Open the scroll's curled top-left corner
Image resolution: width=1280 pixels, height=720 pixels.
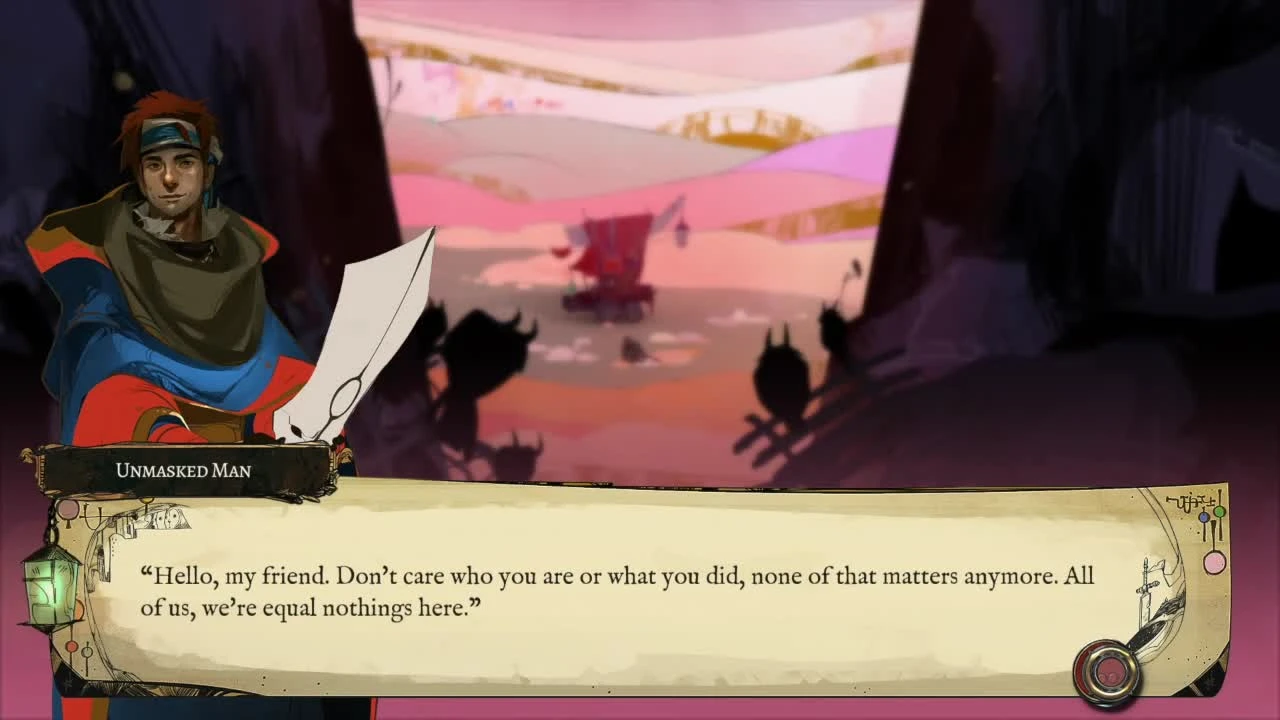[58, 492]
